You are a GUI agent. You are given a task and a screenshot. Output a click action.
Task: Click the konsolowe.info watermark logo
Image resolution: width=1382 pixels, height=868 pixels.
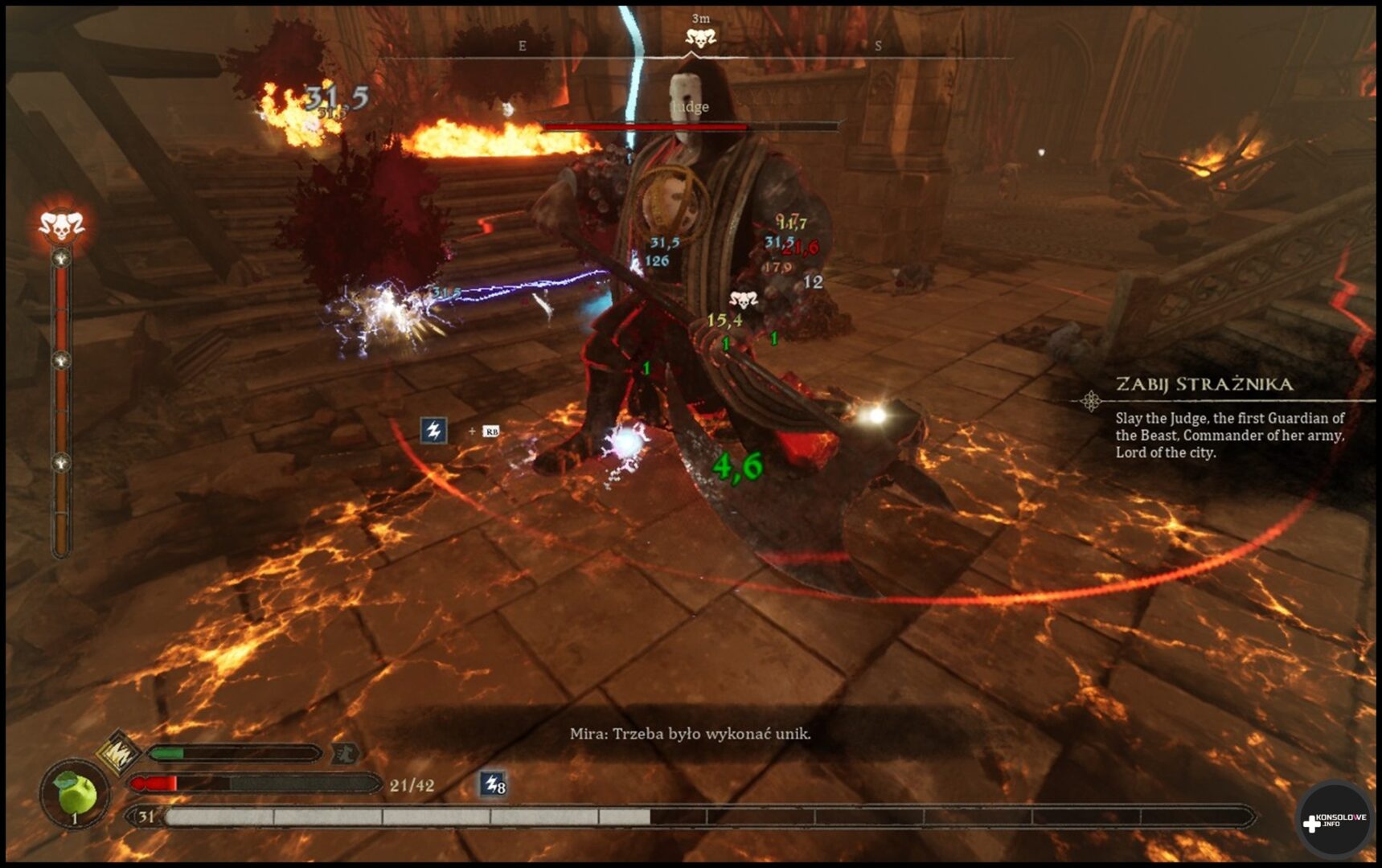[x=1333, y=821]
